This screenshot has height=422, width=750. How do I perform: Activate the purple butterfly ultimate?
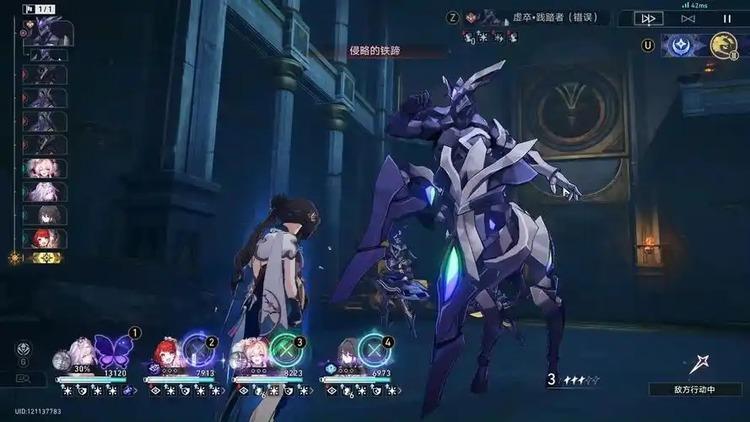pyautogui.click(x=113, y=350)
